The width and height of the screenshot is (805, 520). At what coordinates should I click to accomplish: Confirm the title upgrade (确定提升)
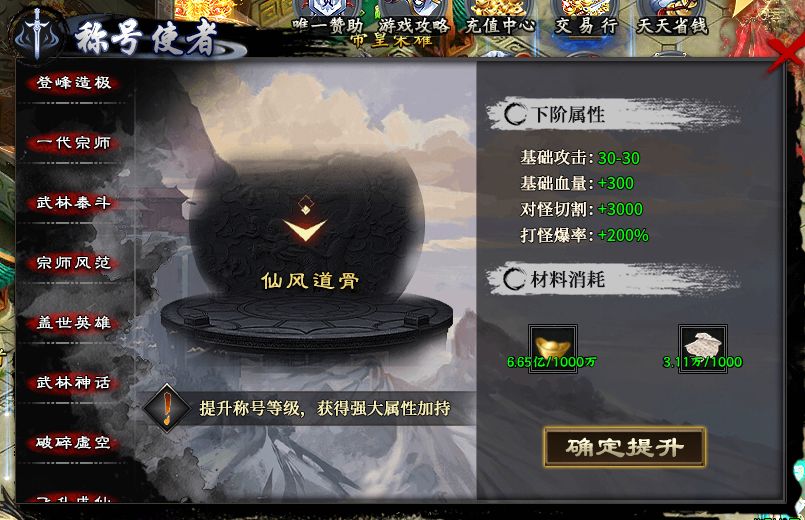tap(625, 447)
